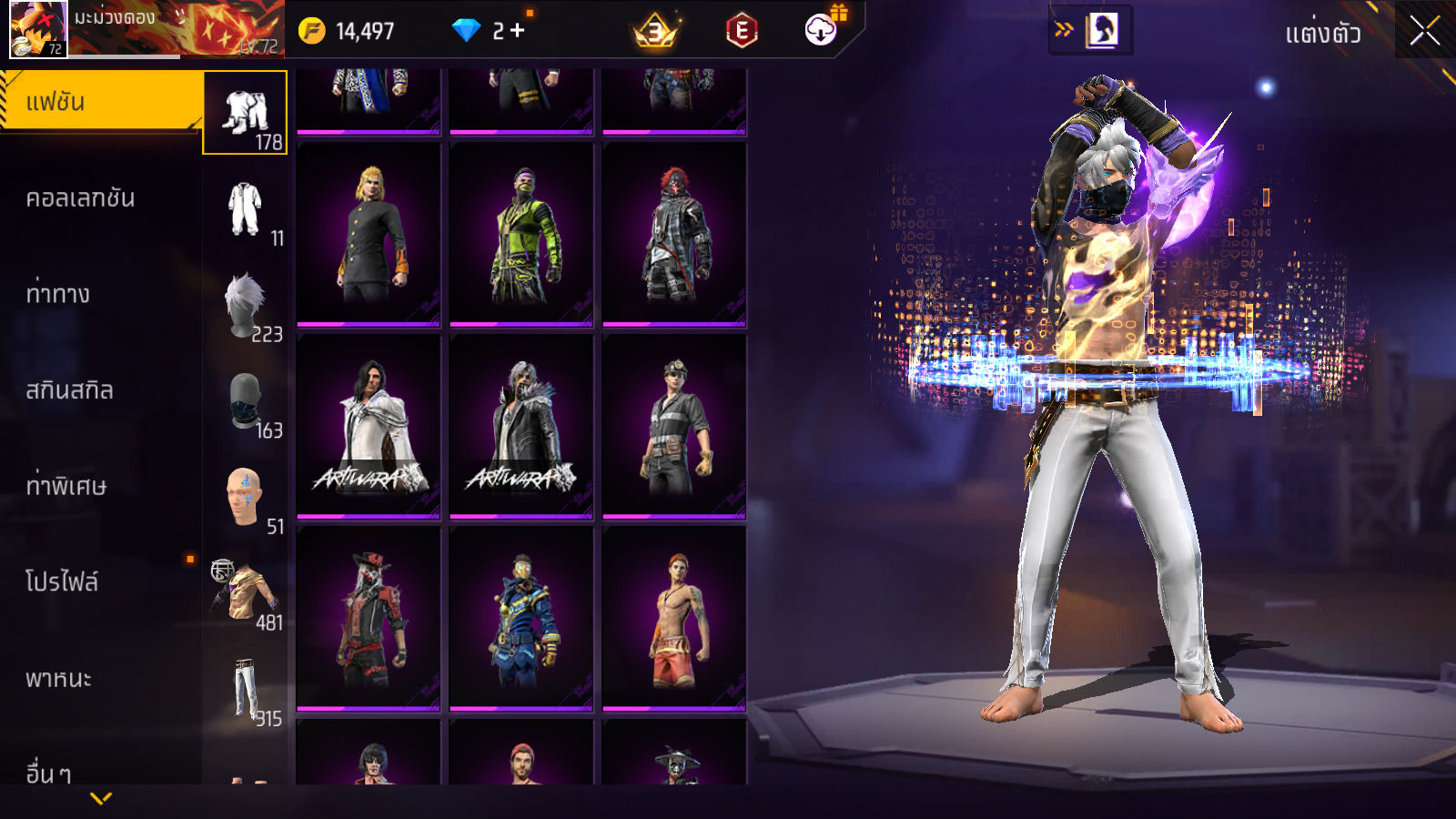Choose the shirtless red shorts outfit
Image resolution: width=1456 pixels, height=819 pixels.
[674, 619]
